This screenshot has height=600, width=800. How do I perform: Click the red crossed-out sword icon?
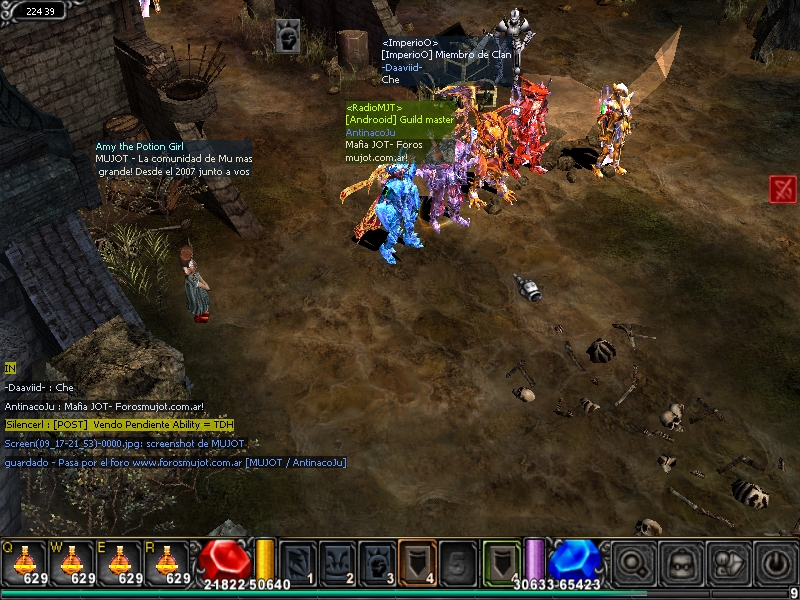782,188
